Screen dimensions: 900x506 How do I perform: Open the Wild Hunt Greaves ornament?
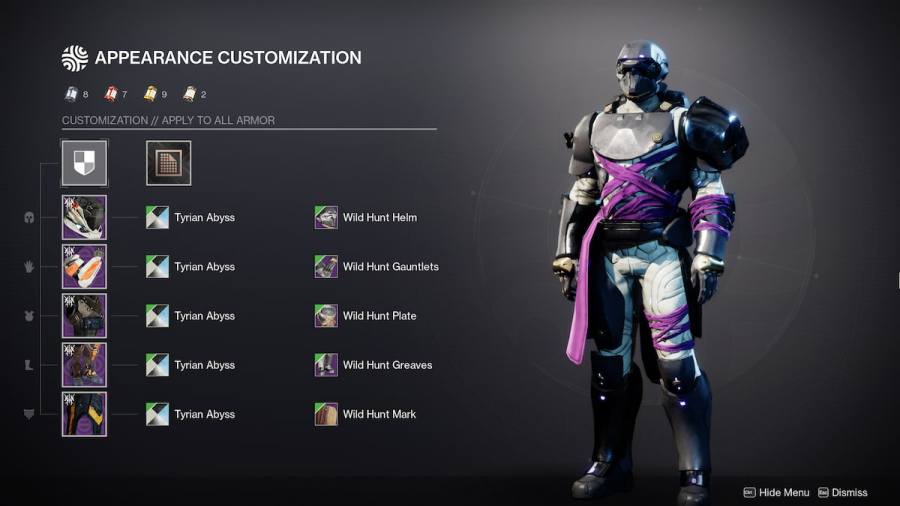point(326,365)
